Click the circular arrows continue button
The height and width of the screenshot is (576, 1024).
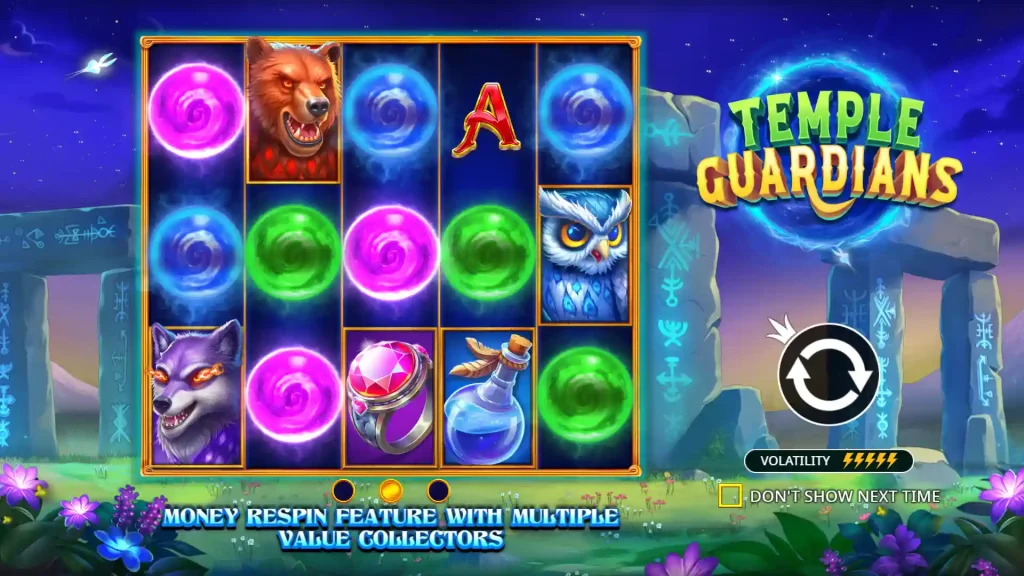point(828,374)
